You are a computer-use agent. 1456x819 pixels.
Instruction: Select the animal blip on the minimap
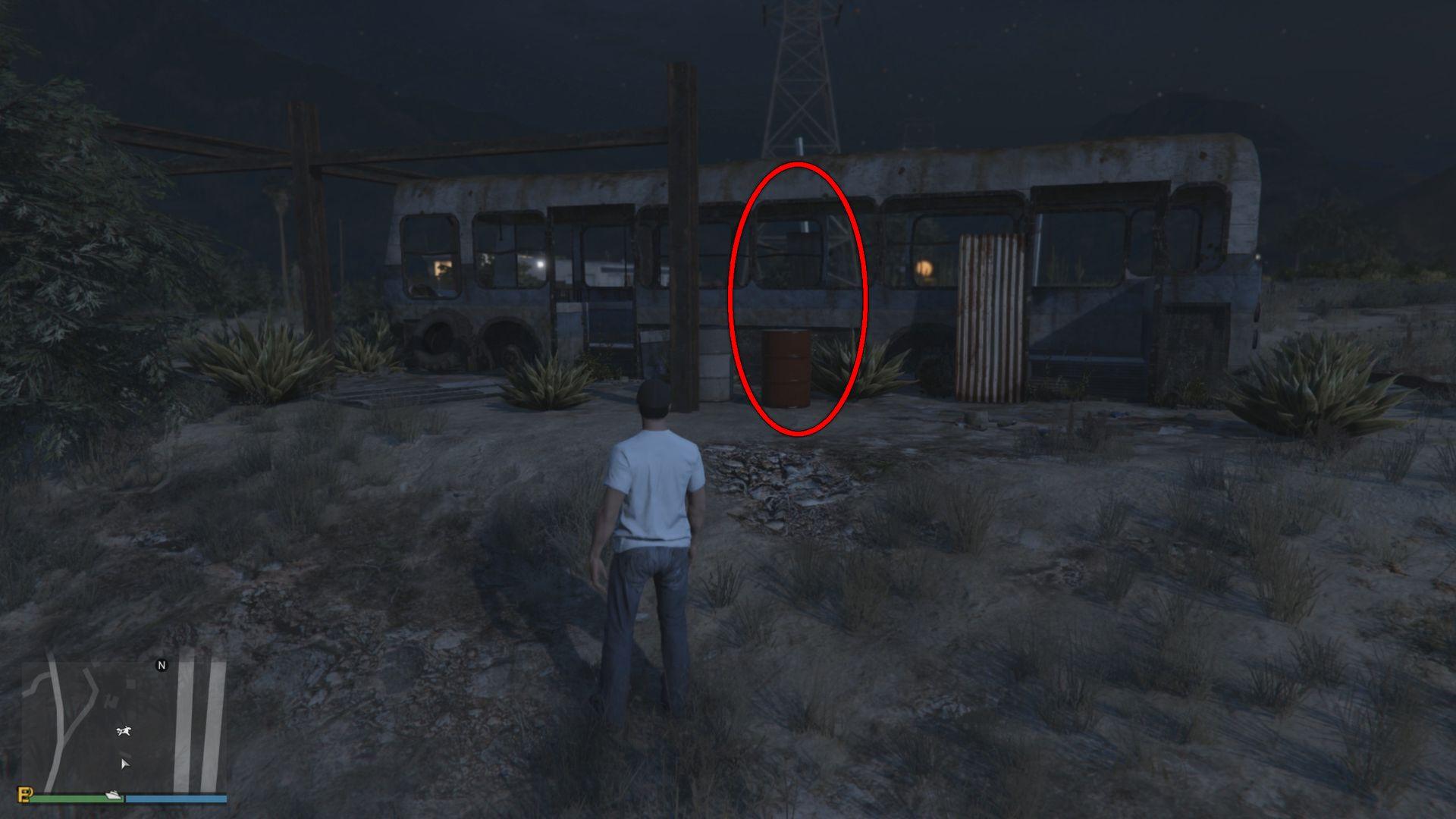[x=124, y=730]
